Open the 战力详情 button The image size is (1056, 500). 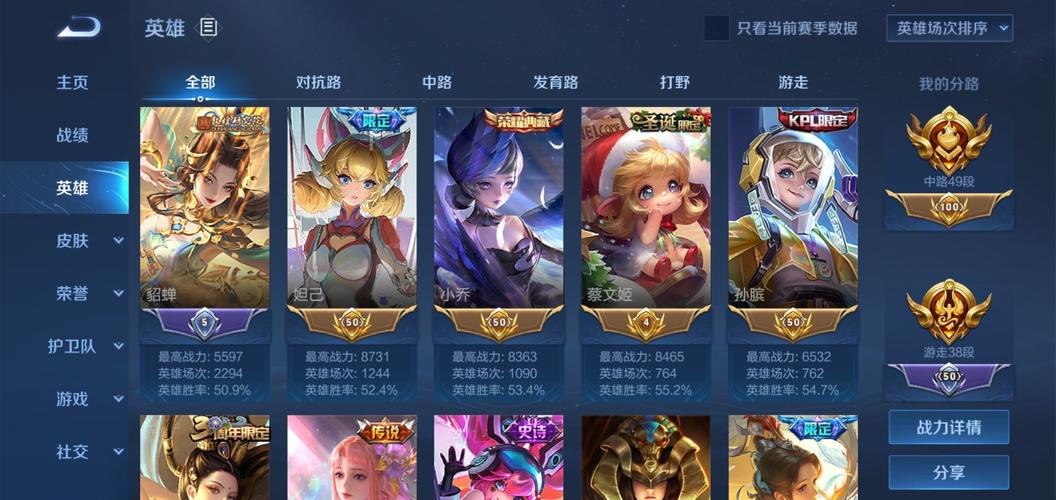pyautogui.click(x=949, y=427)
